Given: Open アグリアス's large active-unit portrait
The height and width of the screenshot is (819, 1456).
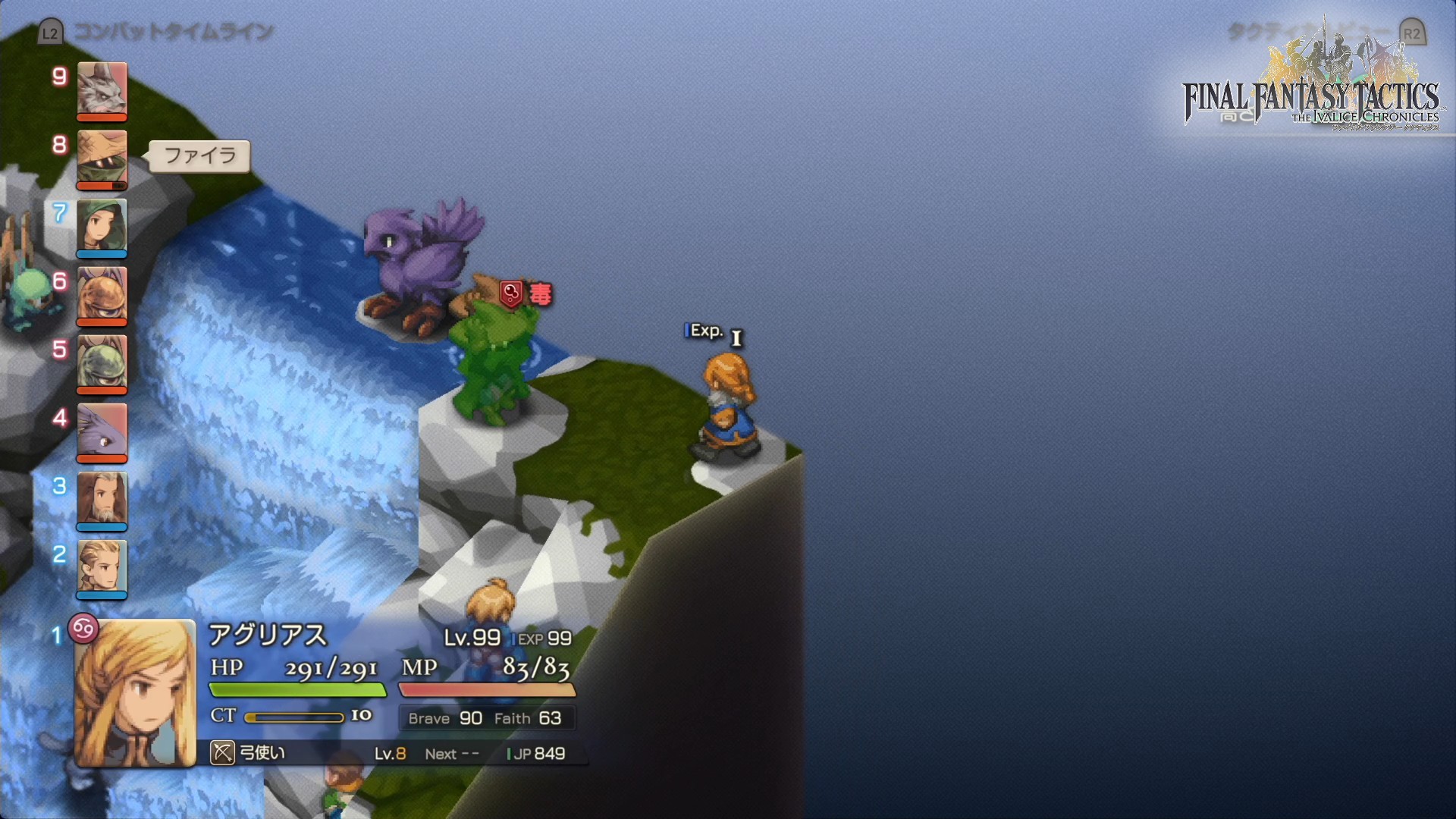Looking at the screenshot, I should click(x=135, y=693).
